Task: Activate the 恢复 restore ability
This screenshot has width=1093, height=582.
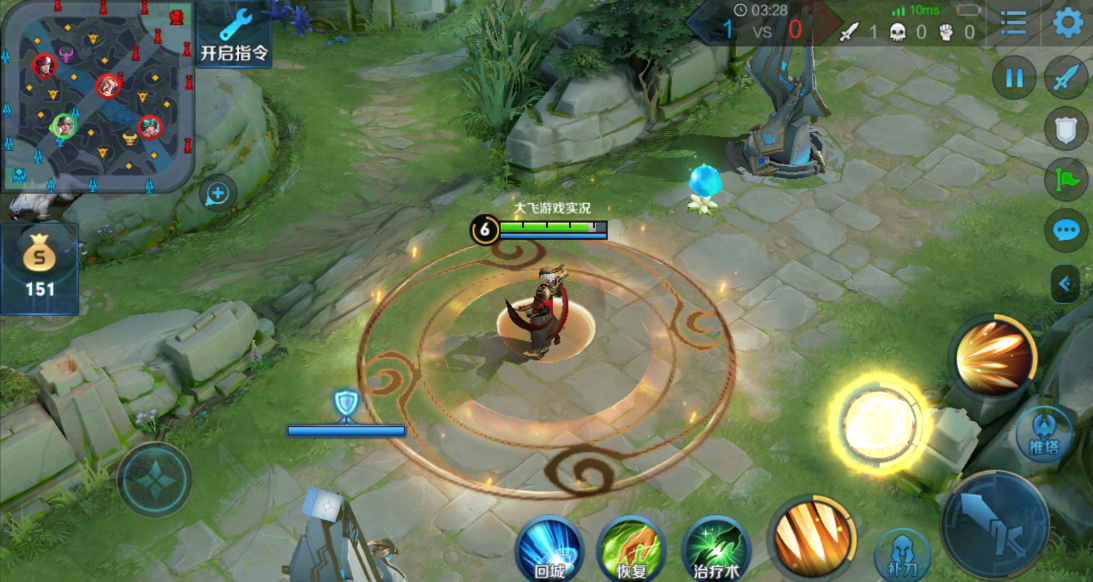Action: (632, 548)
